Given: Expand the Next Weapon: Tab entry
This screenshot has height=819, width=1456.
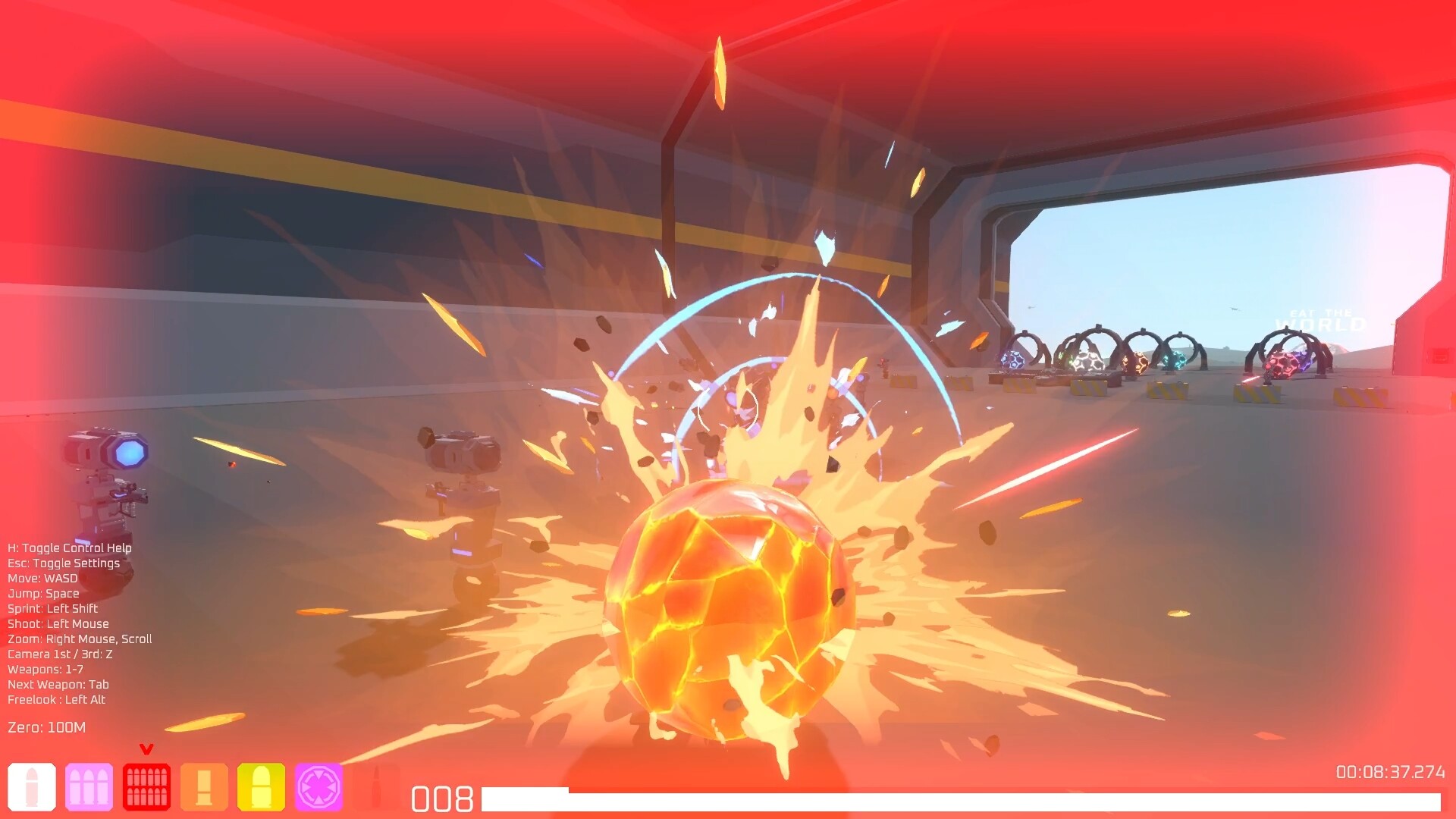Looking at the screenshot, I should point(58,684).
